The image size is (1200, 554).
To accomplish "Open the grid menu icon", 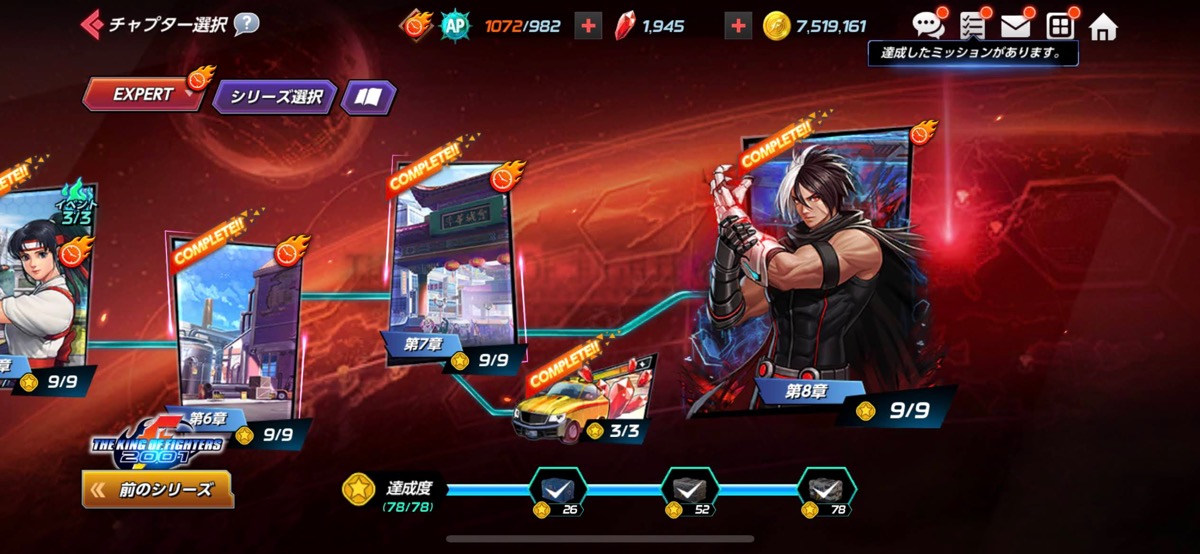I will point(1059,26).
